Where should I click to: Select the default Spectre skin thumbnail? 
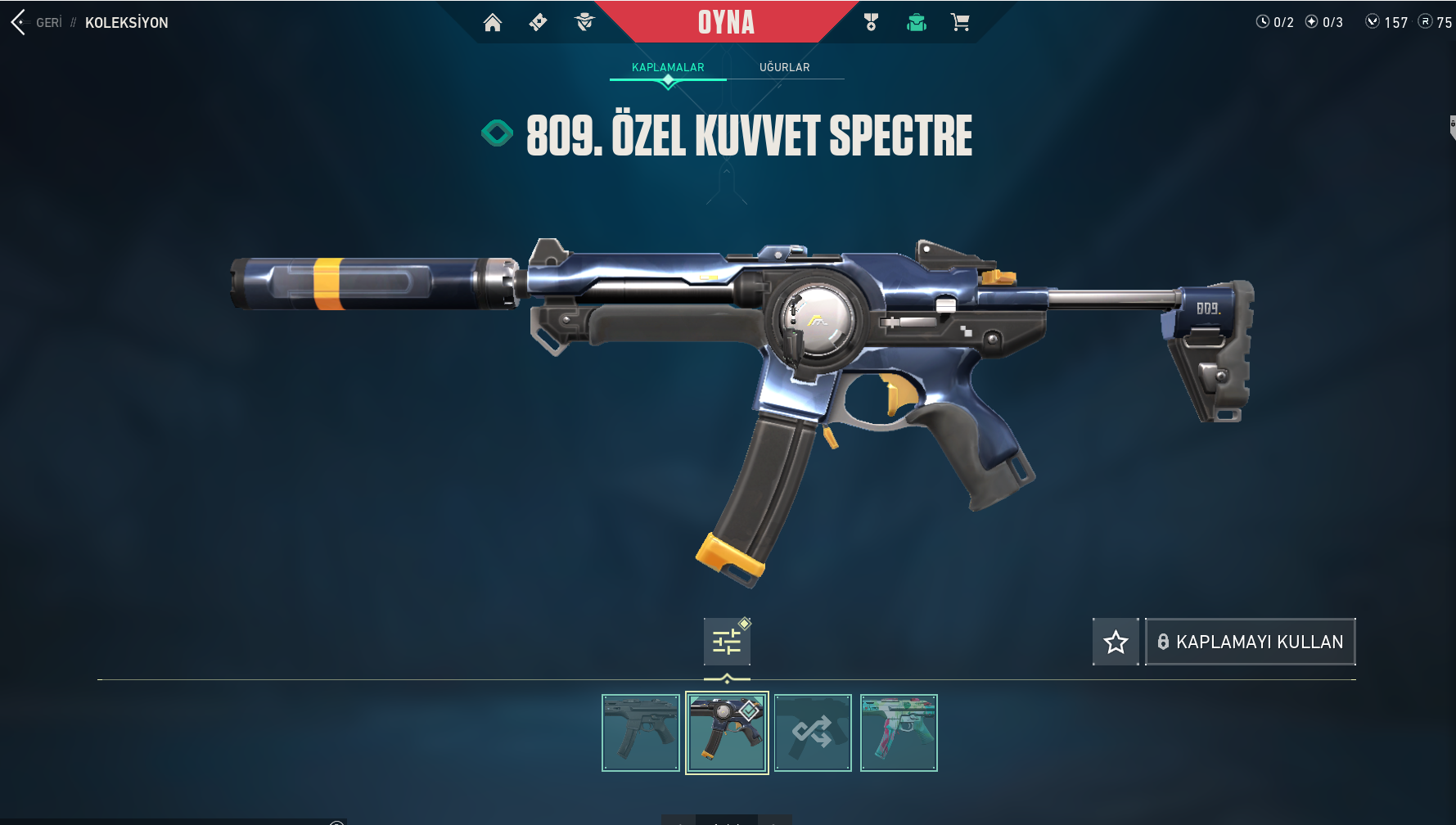[641, 733]
